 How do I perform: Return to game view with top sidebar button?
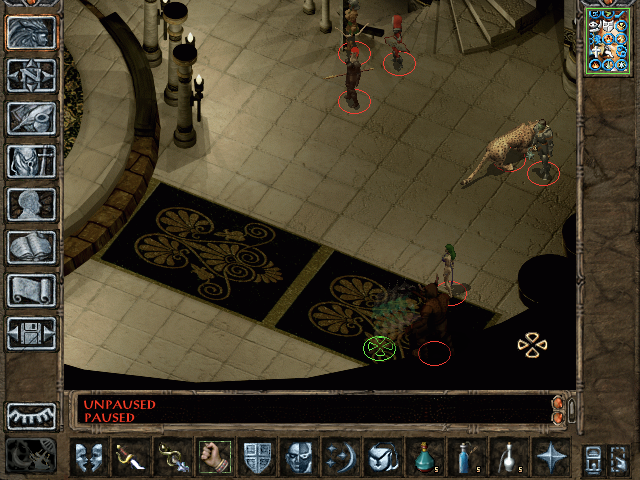32,32
